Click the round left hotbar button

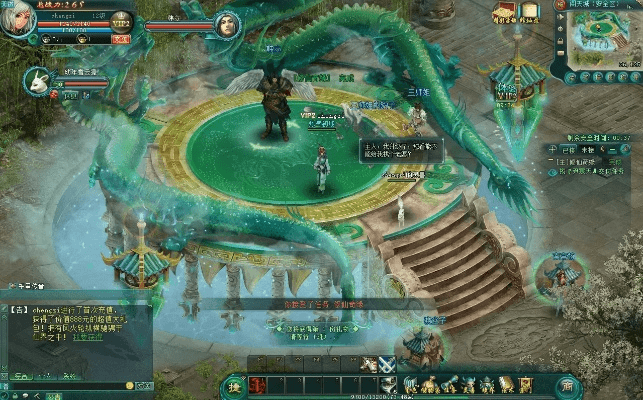tap(234, 385)
